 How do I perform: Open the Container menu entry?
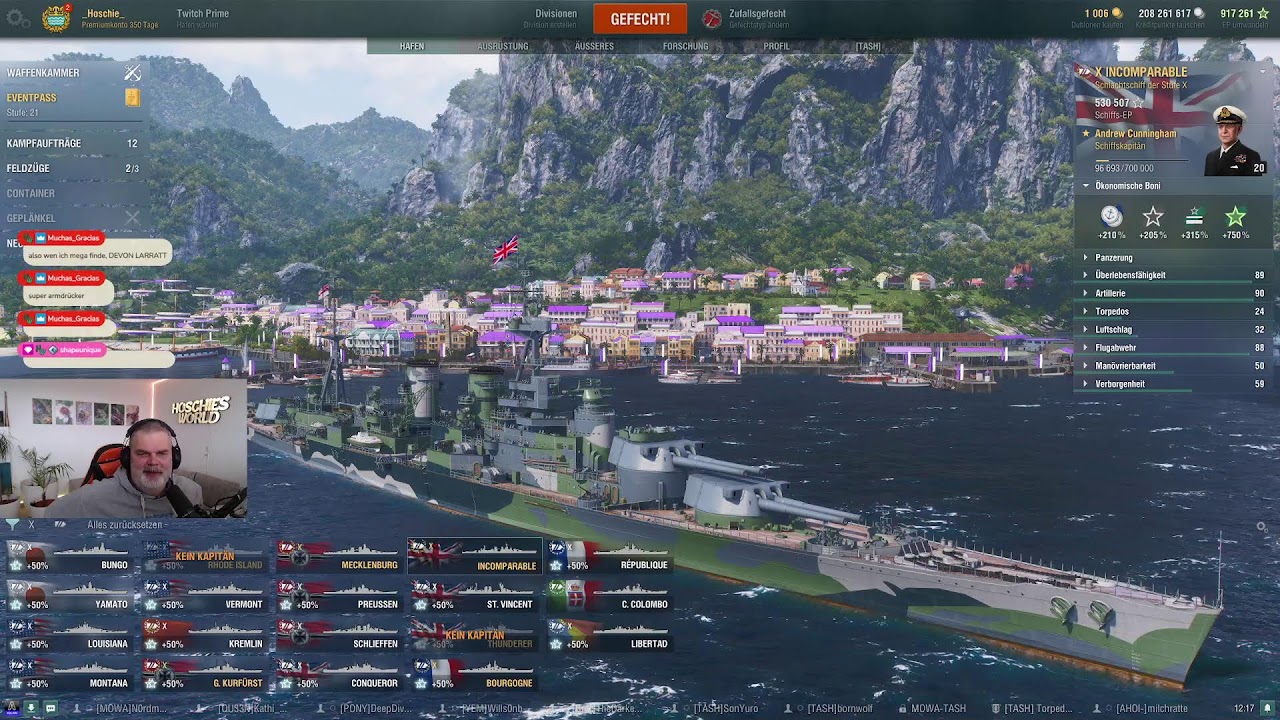(x=31, y=194)
